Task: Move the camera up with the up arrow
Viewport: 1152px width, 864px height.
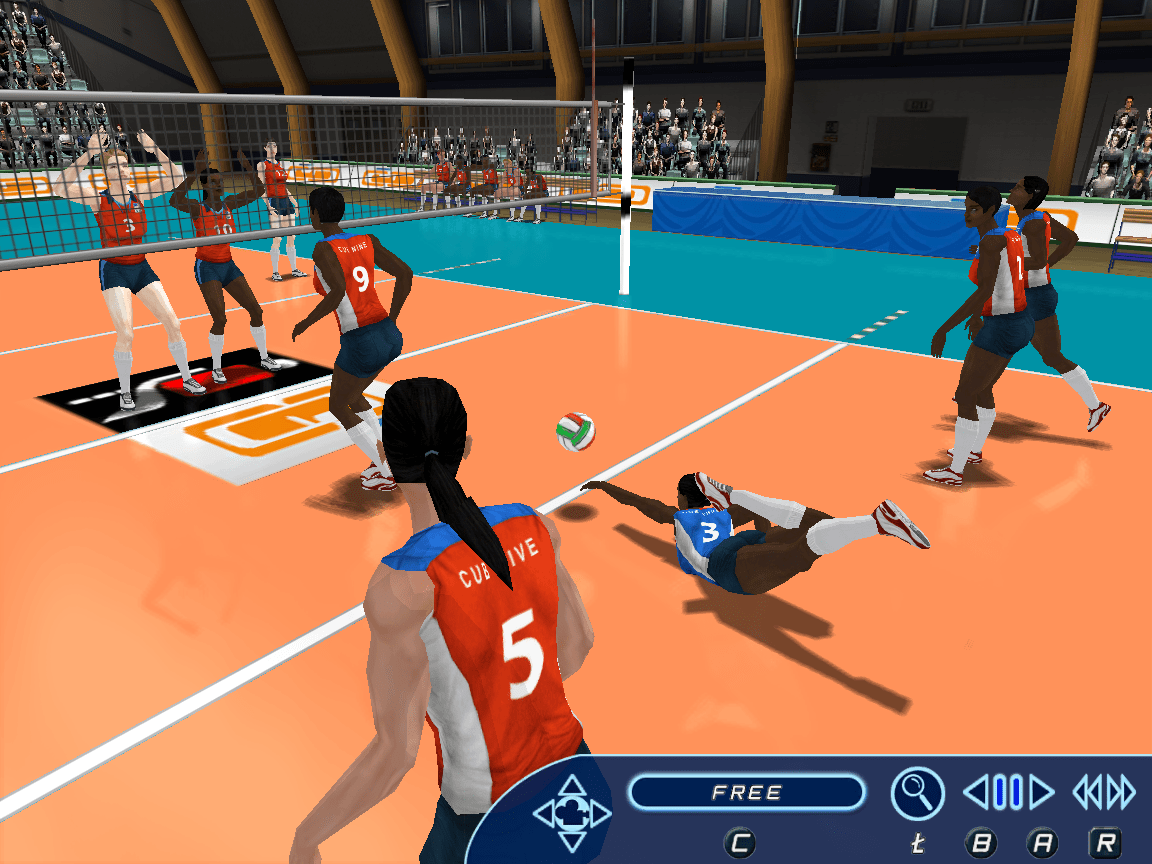Action: point(572,786)
